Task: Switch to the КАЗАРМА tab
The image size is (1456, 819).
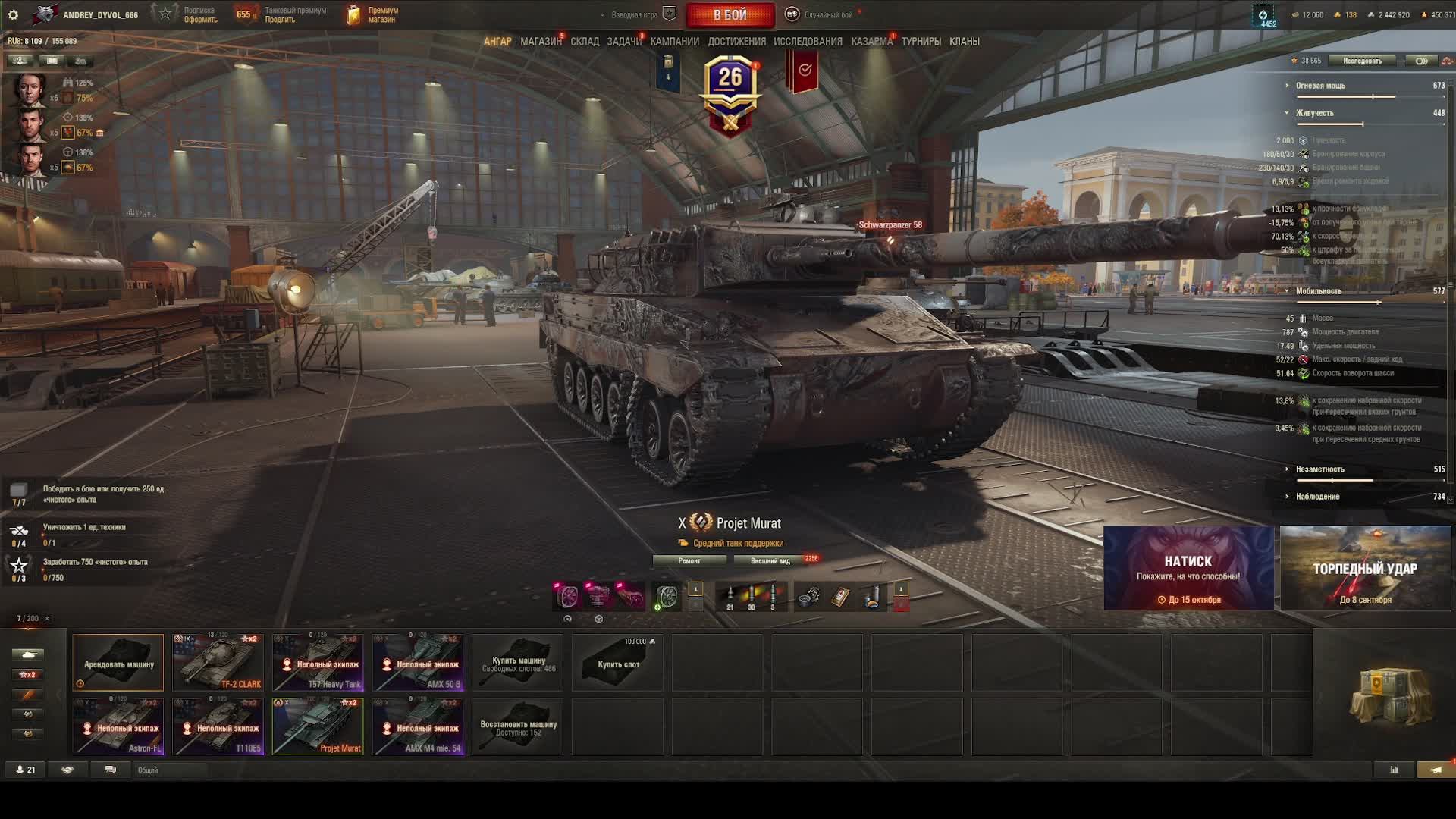Action: pos(871,42)
